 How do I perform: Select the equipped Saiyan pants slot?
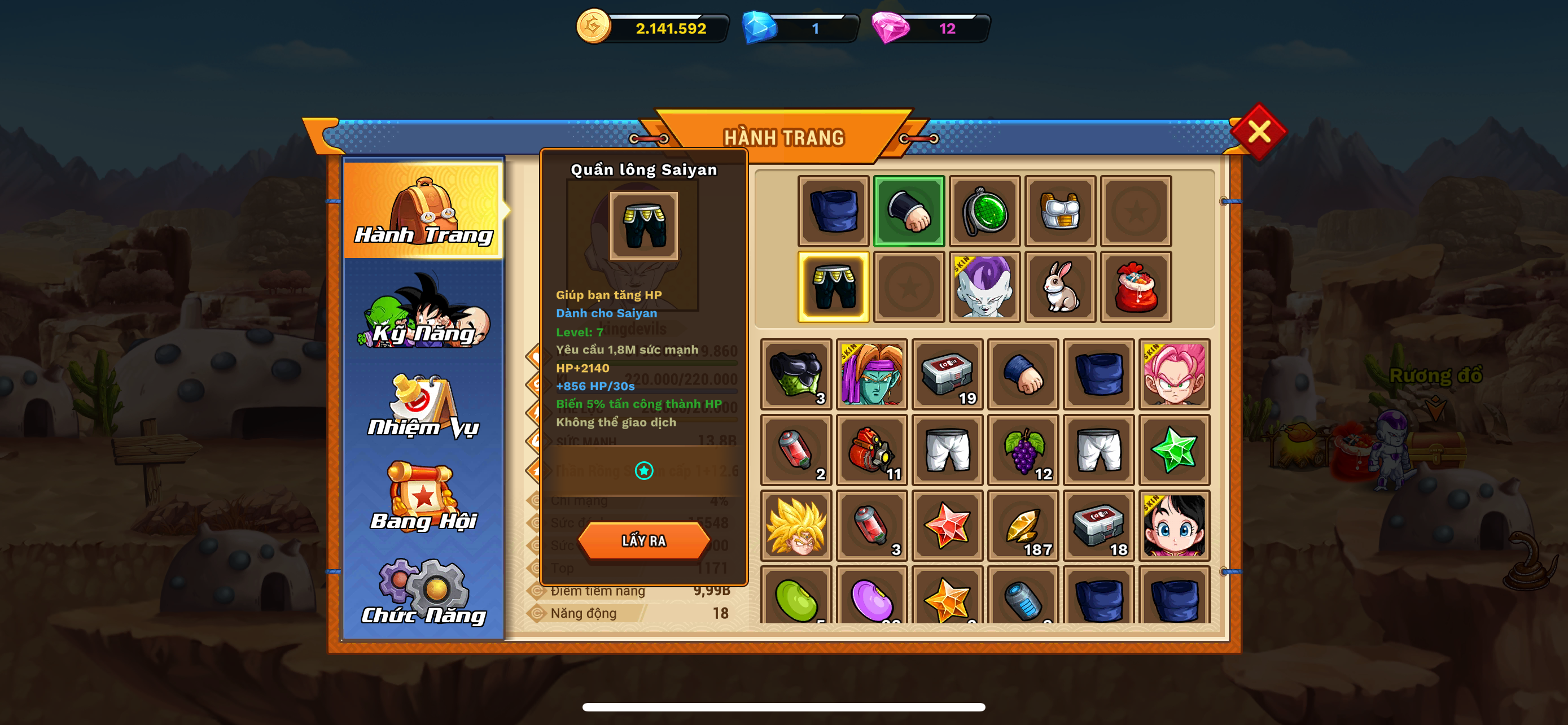coord(833,287)
